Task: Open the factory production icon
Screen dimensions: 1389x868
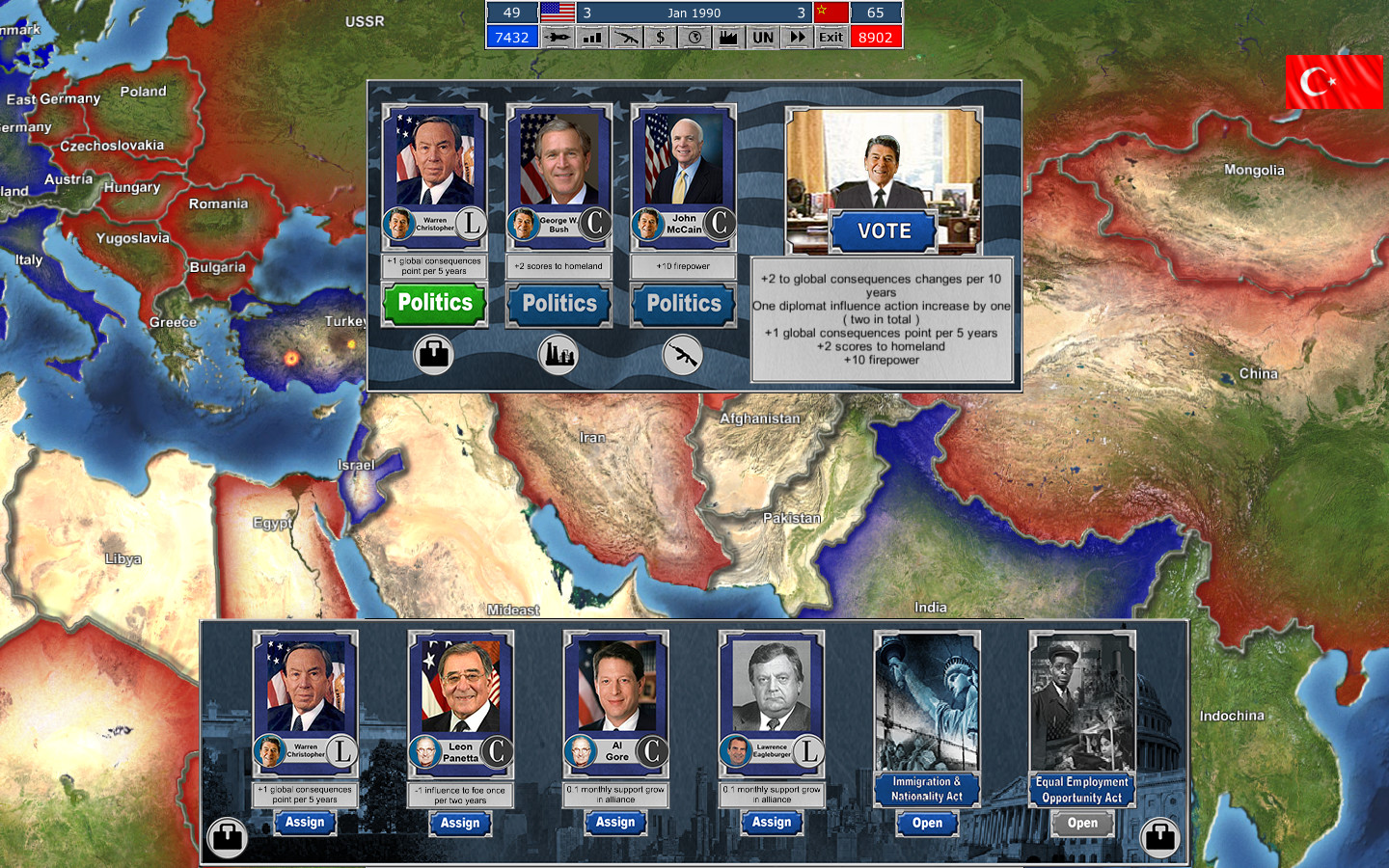Action: pos(727,37)
